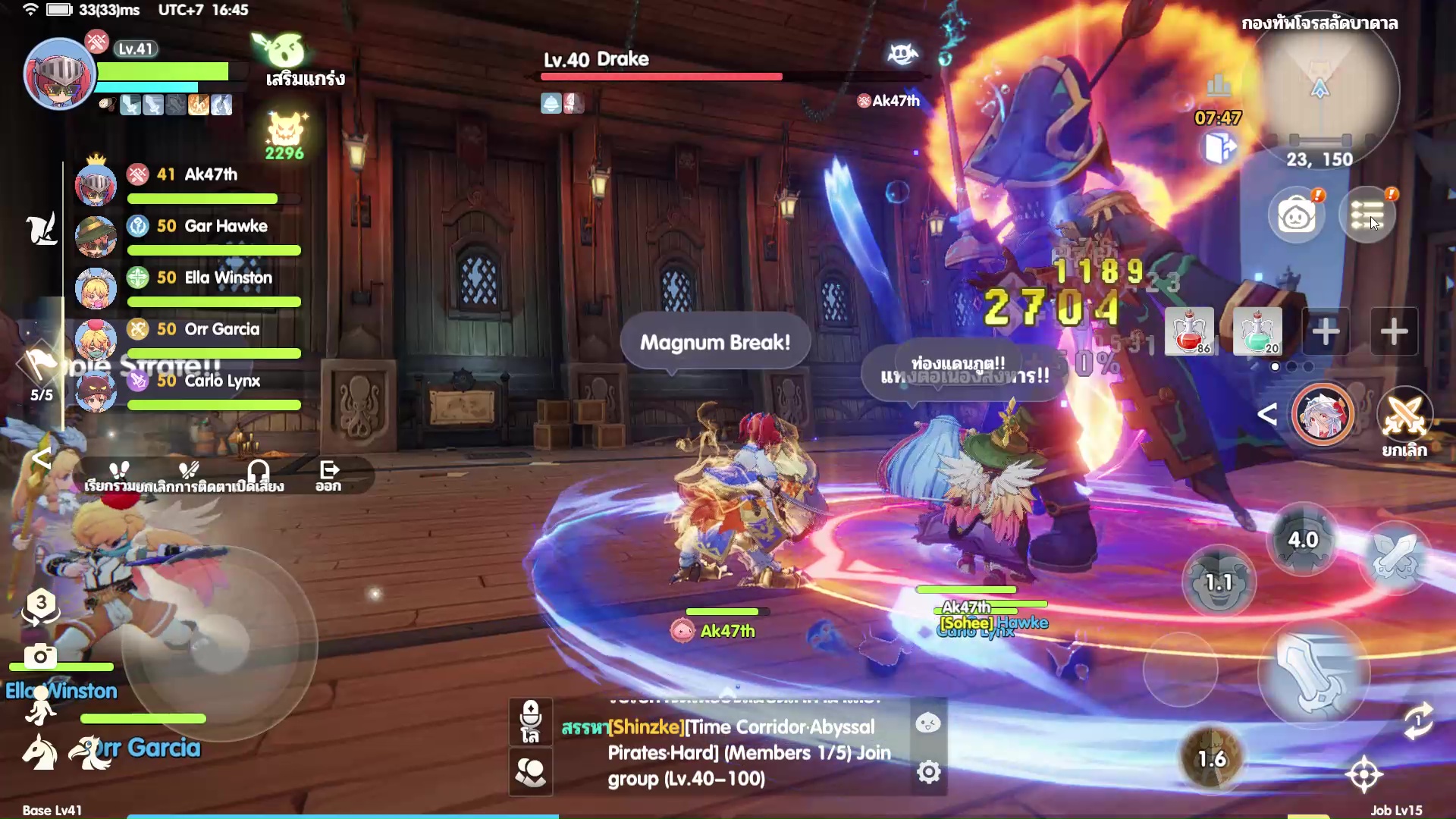Open chat settings gear icon

929,772
